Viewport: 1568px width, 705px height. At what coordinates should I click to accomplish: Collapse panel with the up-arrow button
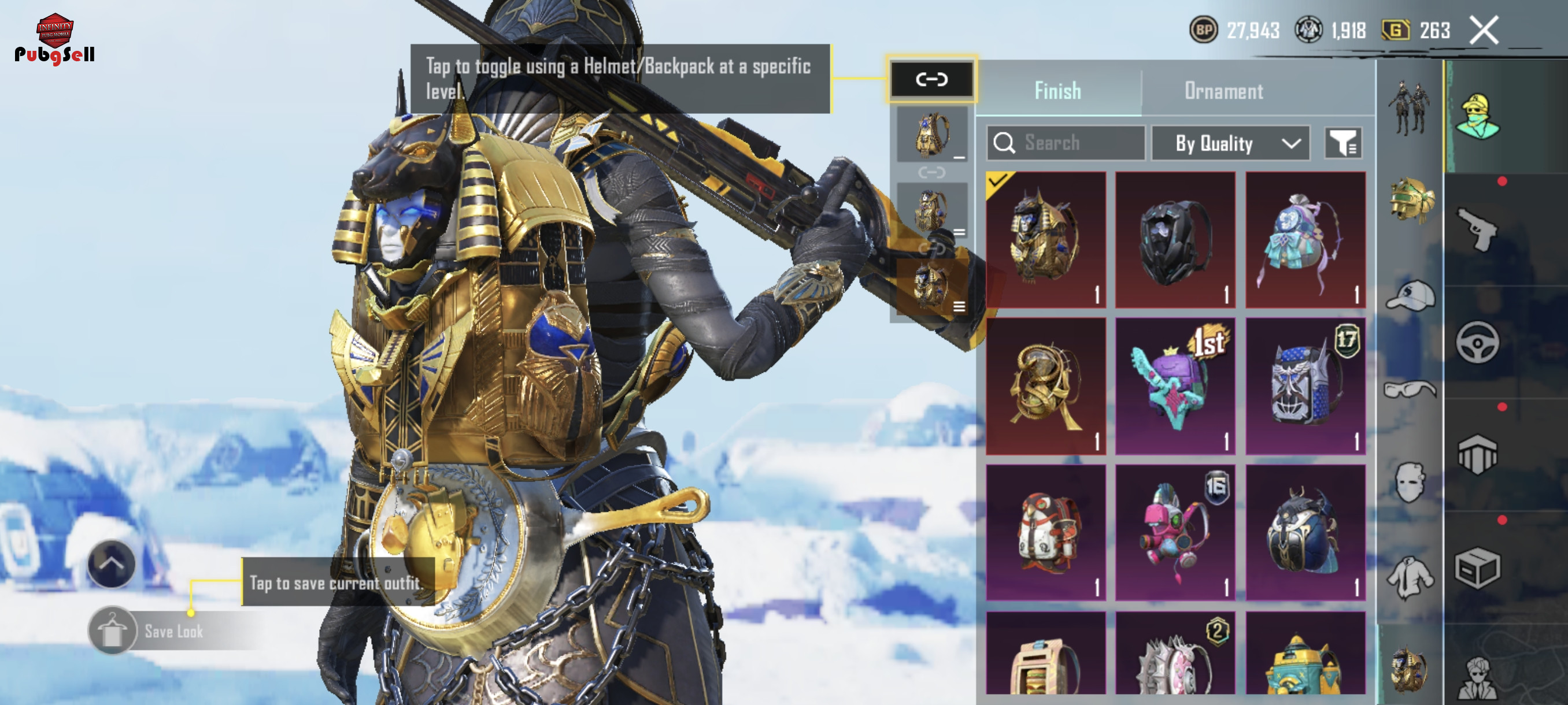tap(112, 563)
